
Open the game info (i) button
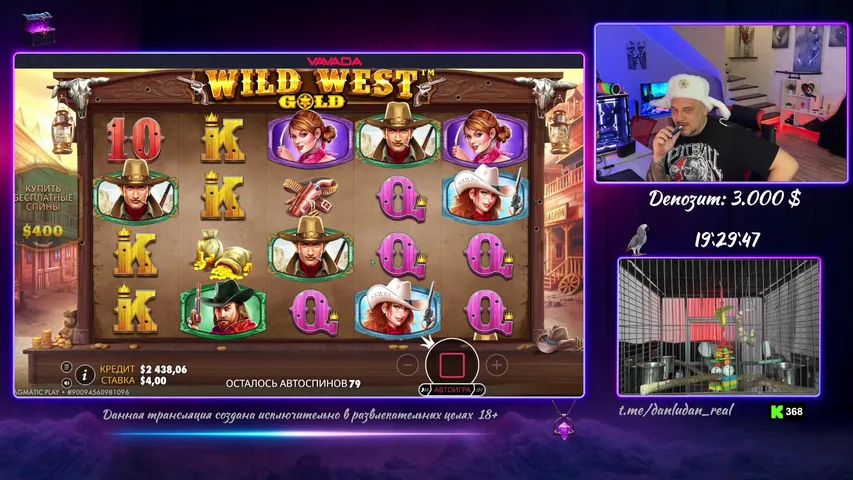click(85, 375)
